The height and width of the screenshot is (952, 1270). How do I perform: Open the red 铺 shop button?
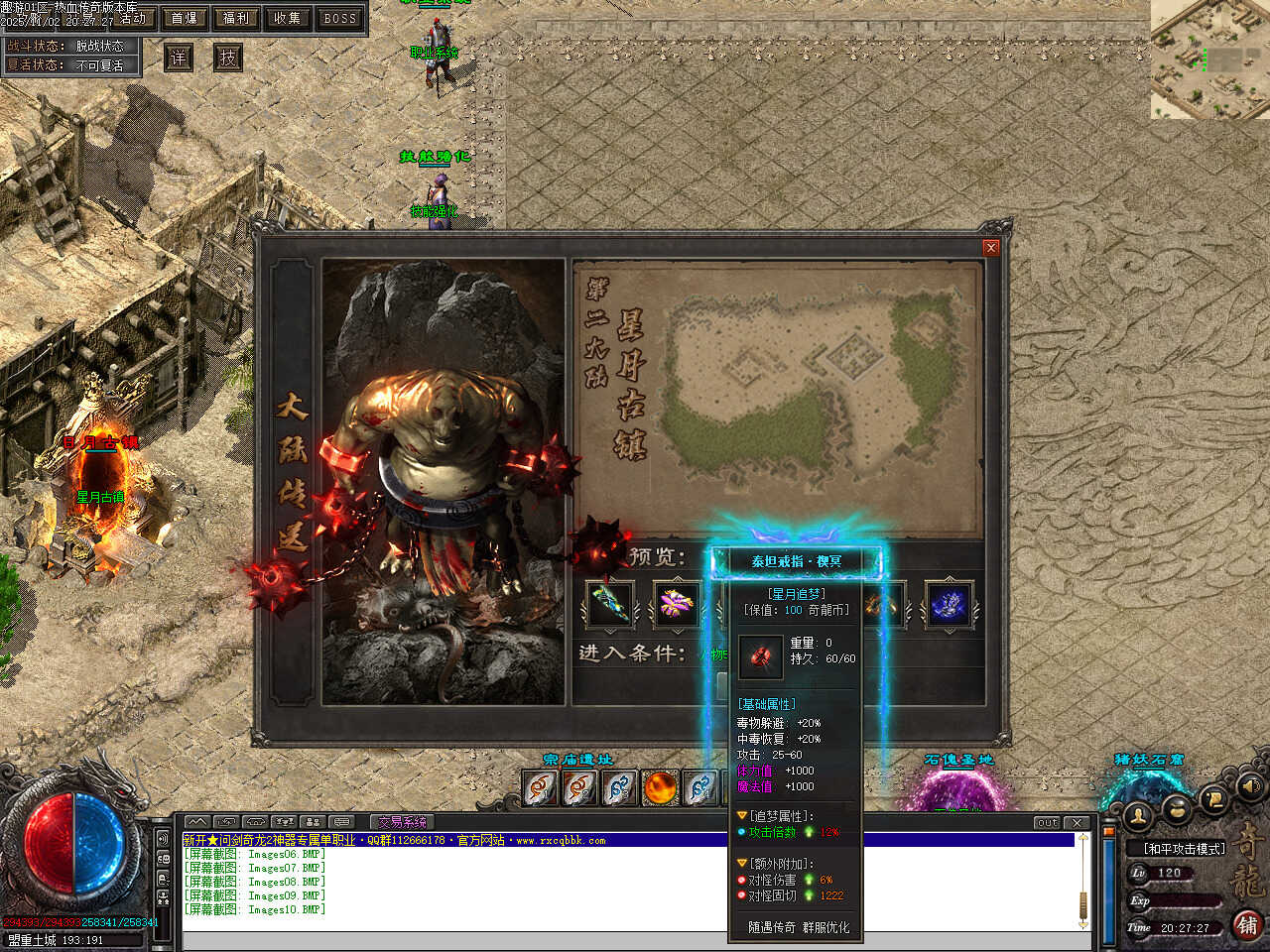[x=1247, y=925]
